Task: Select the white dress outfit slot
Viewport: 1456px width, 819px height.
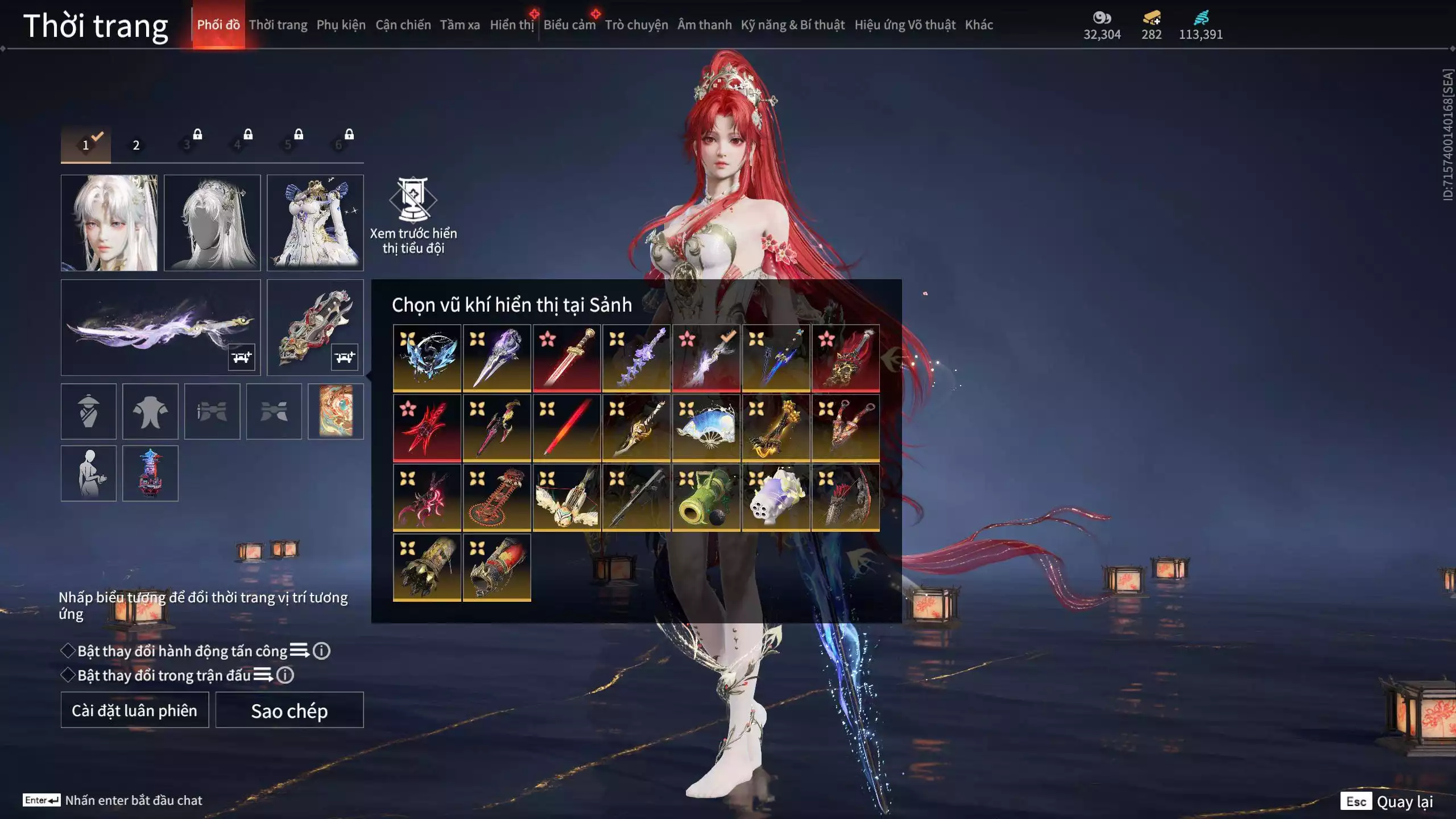Action: (x=315, y=223)
